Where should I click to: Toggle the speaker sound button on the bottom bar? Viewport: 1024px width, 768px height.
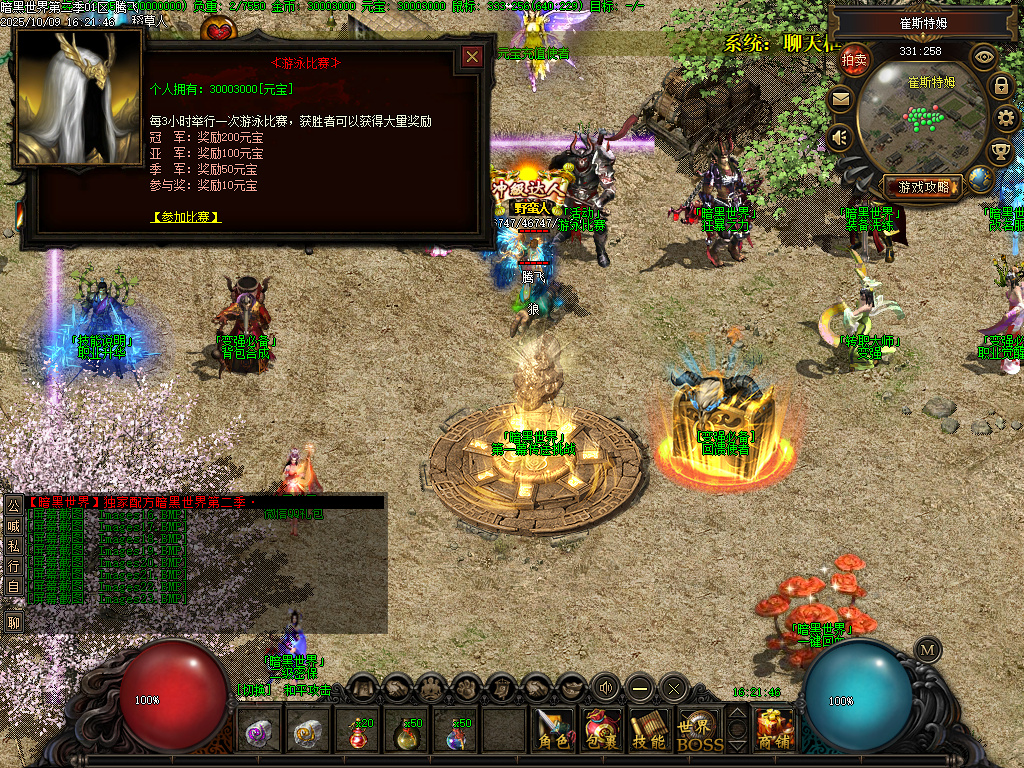click(605, 687)
